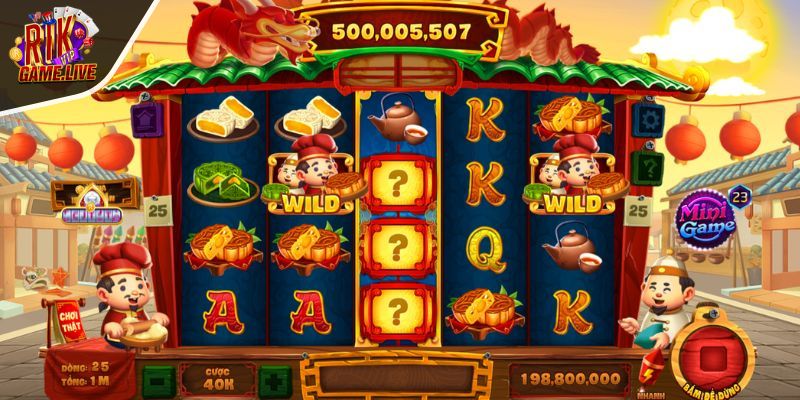Image resolution: width=800 pixels, height=400 pixels.
Task: Open the jackpot event badge above the chef
Action: click(90, 198)
